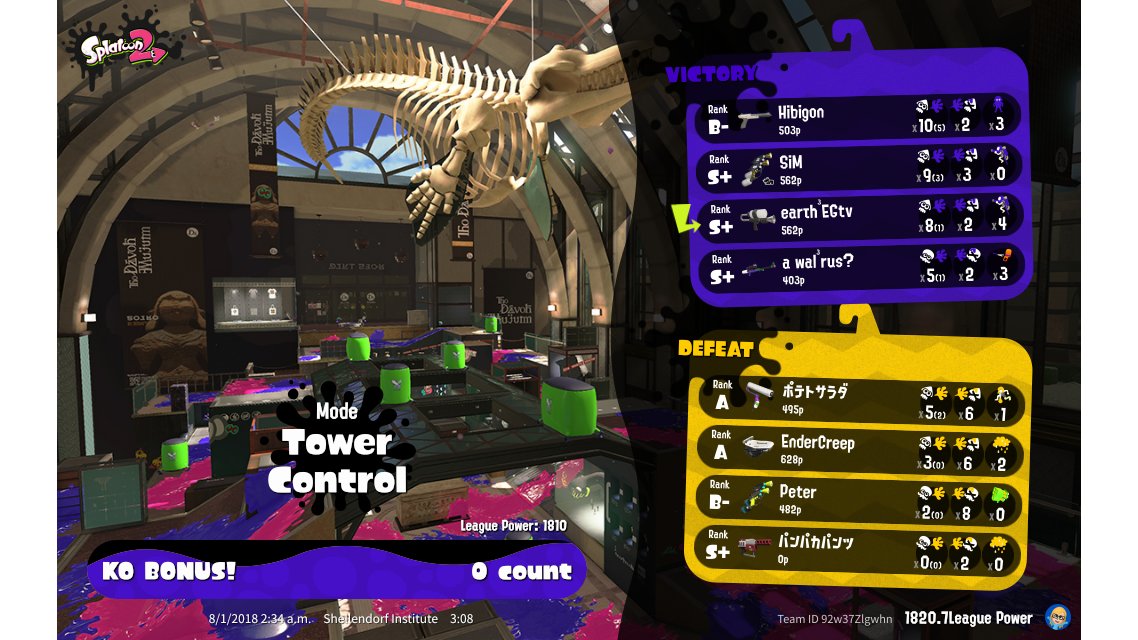Click the League Power profile avatar
The width and height of the screenshot is (1138, 640).
tap(1056, 617)
